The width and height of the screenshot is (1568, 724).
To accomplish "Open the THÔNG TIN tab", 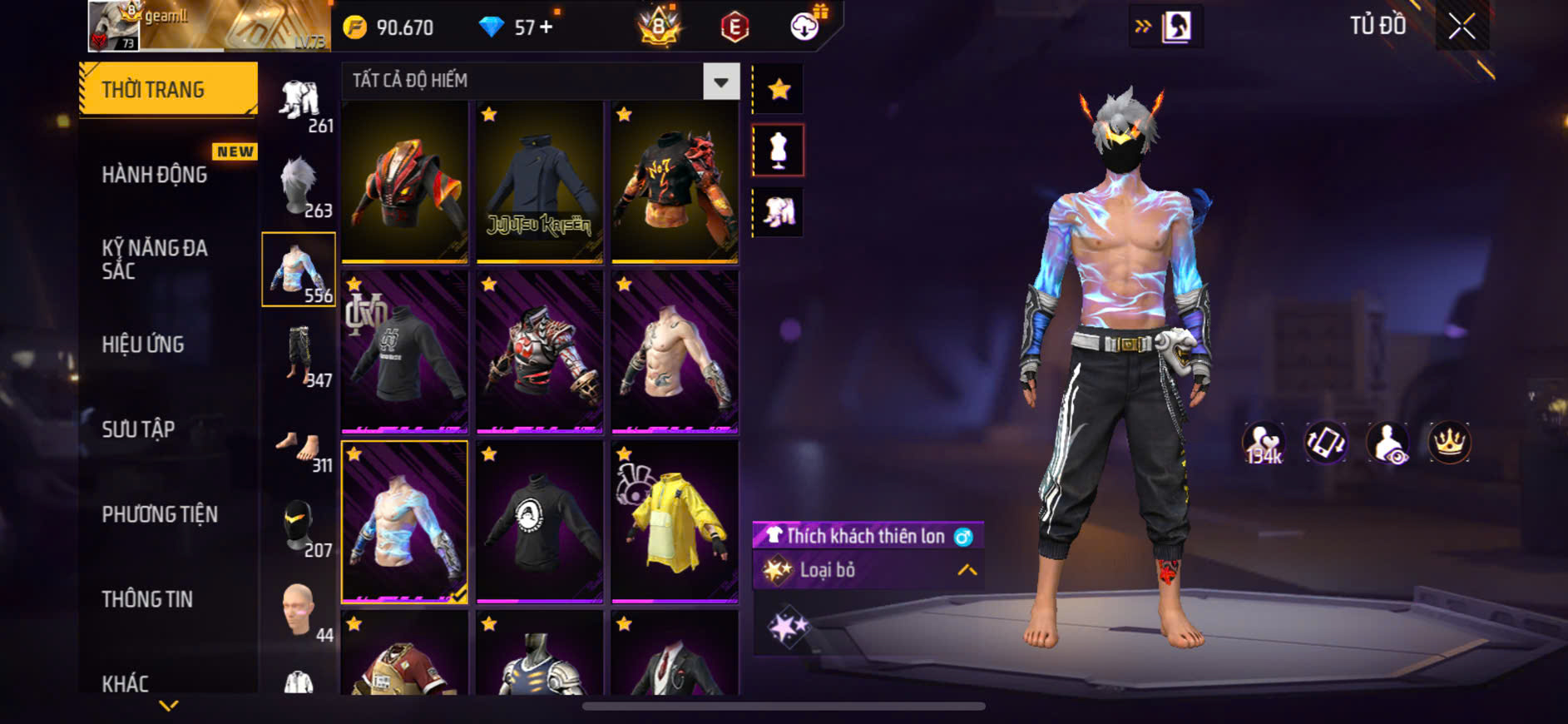I will coord(147,599).
